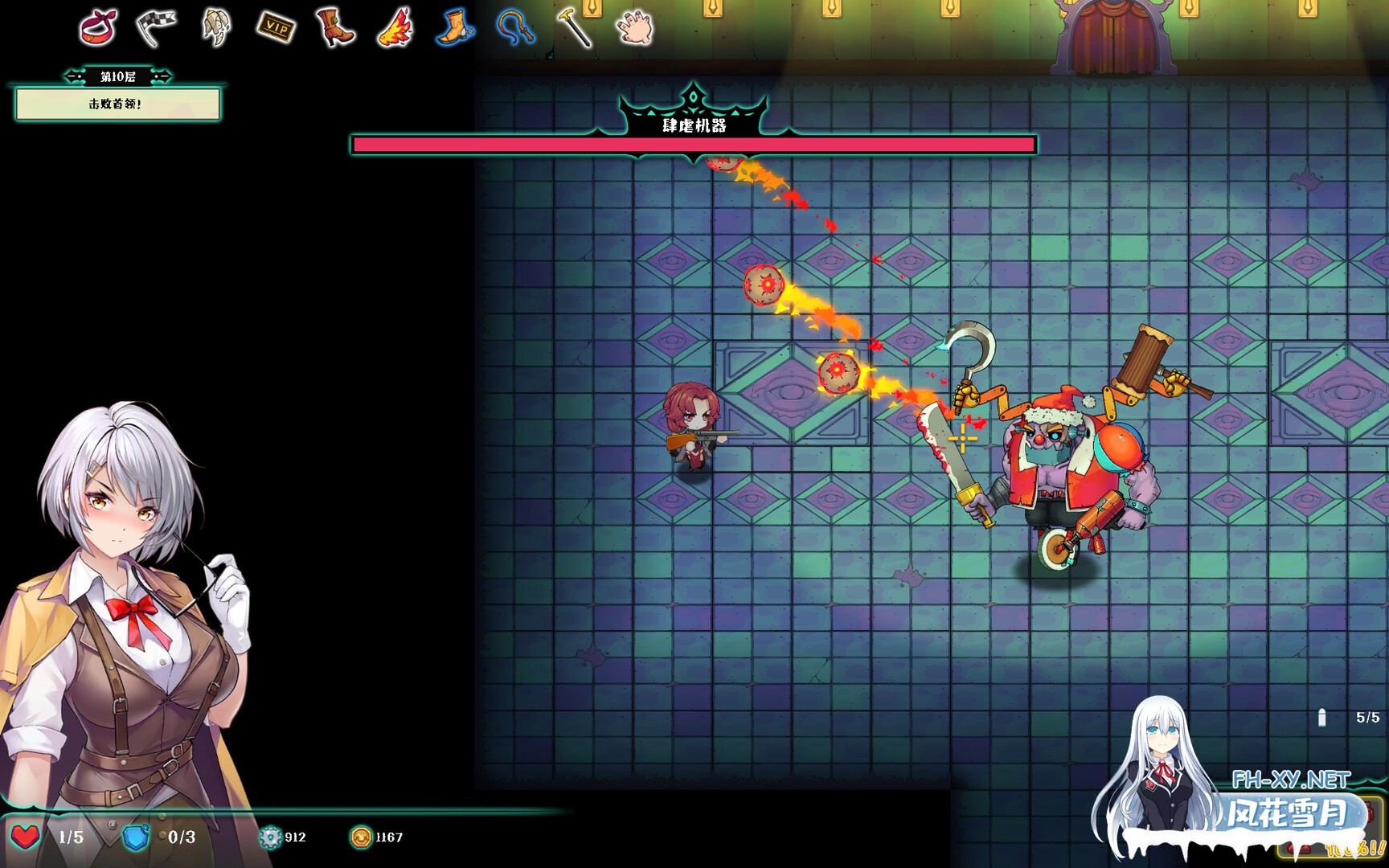This screenshot has height=868, width=1389.
Task: Click the walking cane item icon
Action: [x=575, y=27]
